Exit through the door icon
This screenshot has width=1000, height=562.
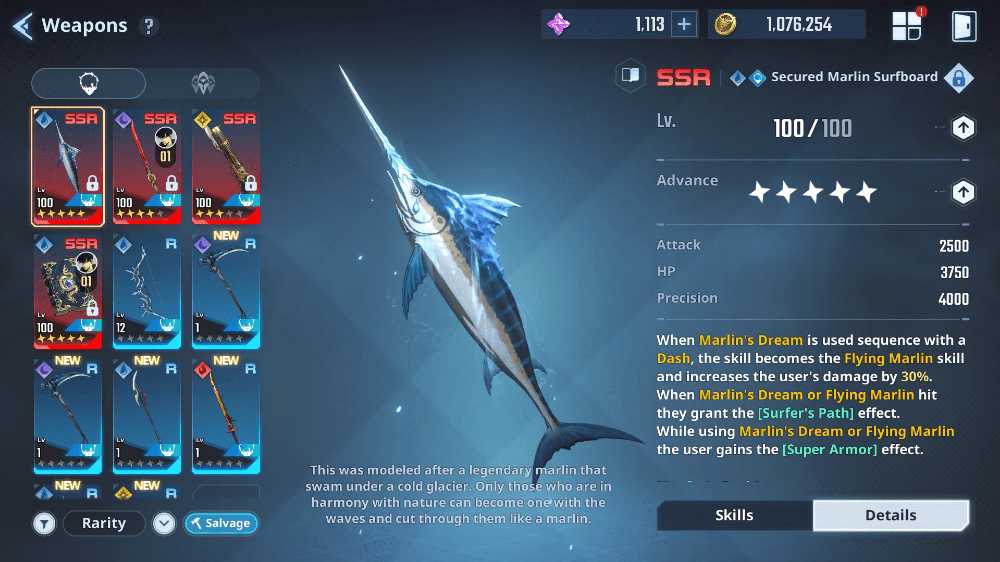[963, 26]
